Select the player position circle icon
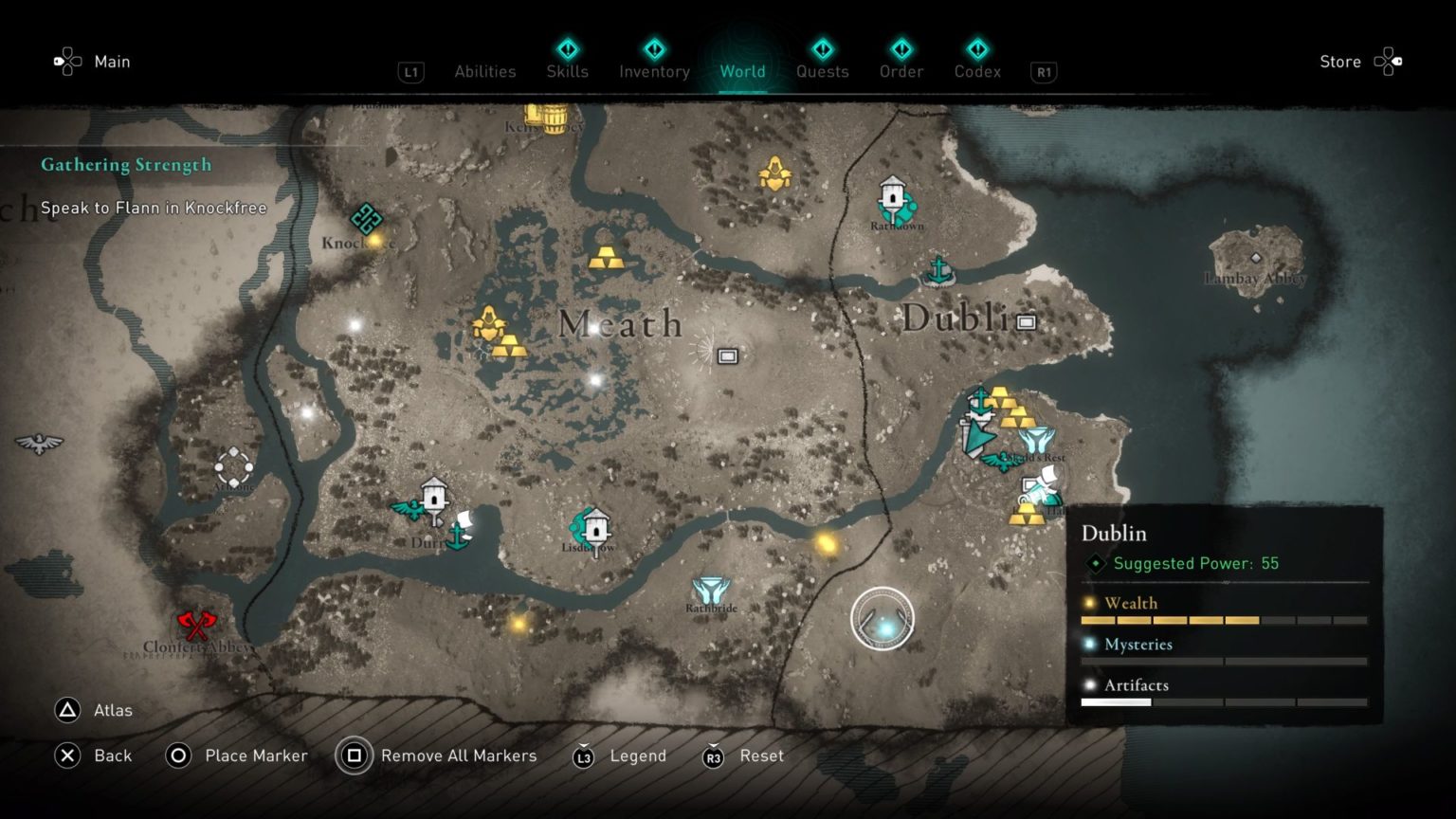The image size is (1456, 819). [x=883, y=620]
